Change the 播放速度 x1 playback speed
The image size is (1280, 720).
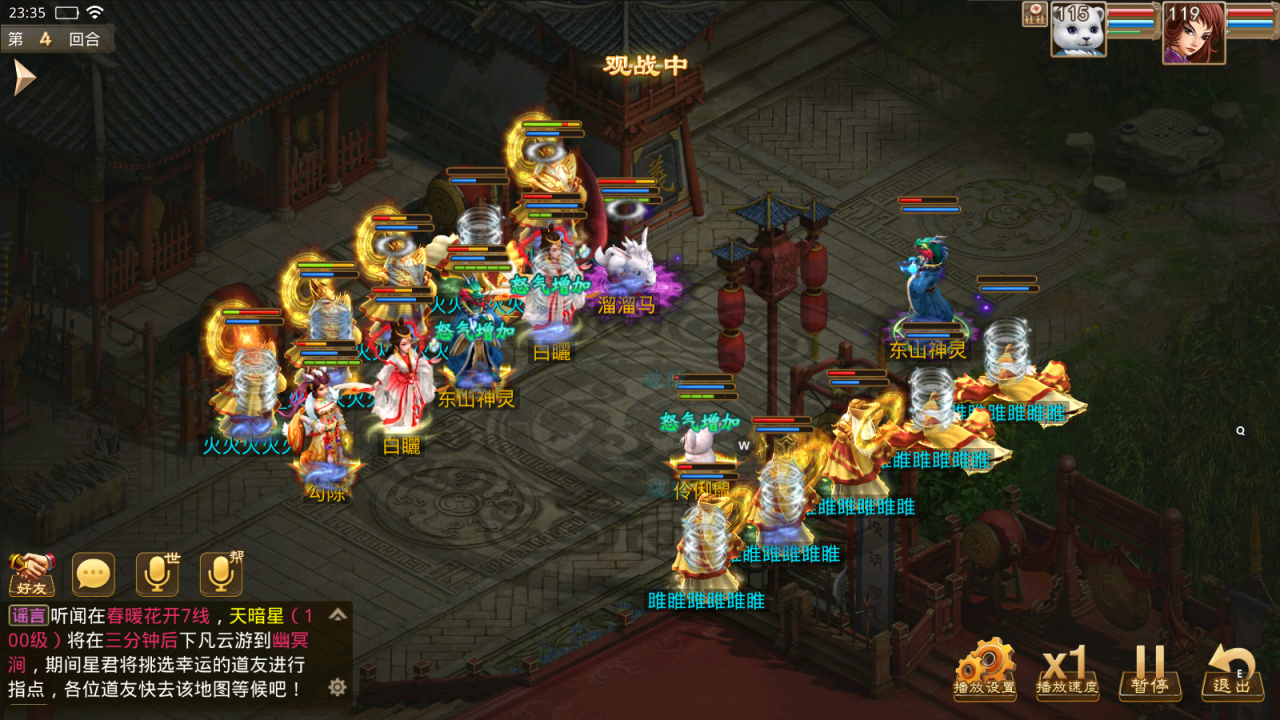(x=1066, y=668)
